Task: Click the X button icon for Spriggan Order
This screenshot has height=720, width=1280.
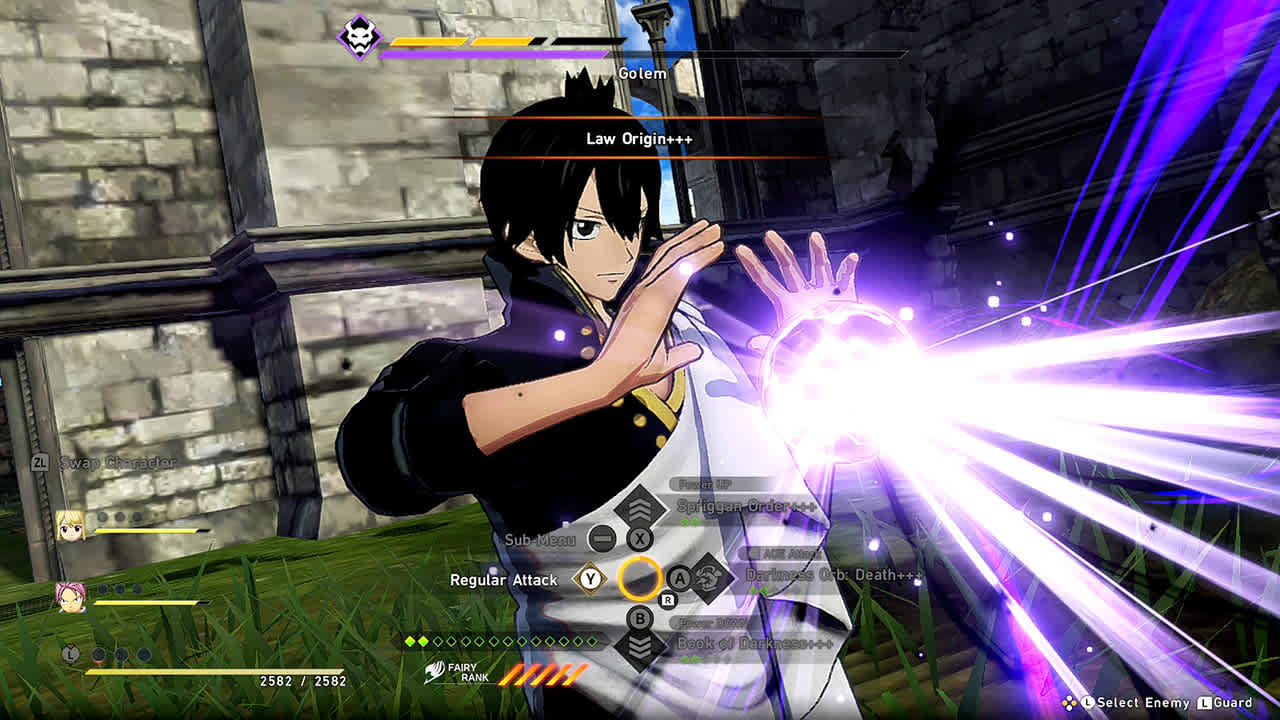Action: [x=638, y=539]
